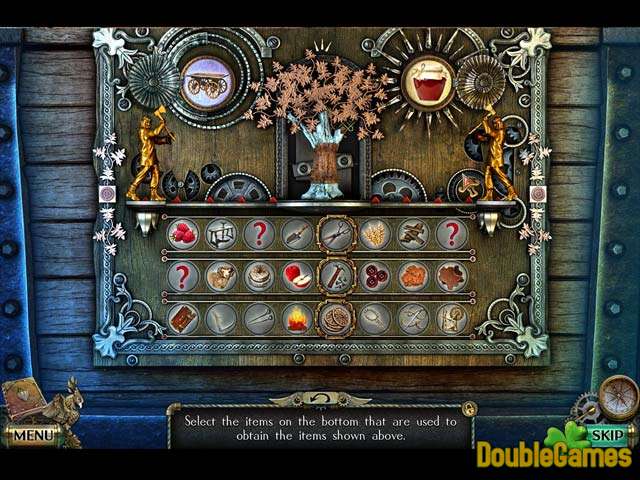Viewport: 640px width, 480px height.
Task: Select the hammer and nails tile
Action: pyautogui.click(x=336, y=276)
